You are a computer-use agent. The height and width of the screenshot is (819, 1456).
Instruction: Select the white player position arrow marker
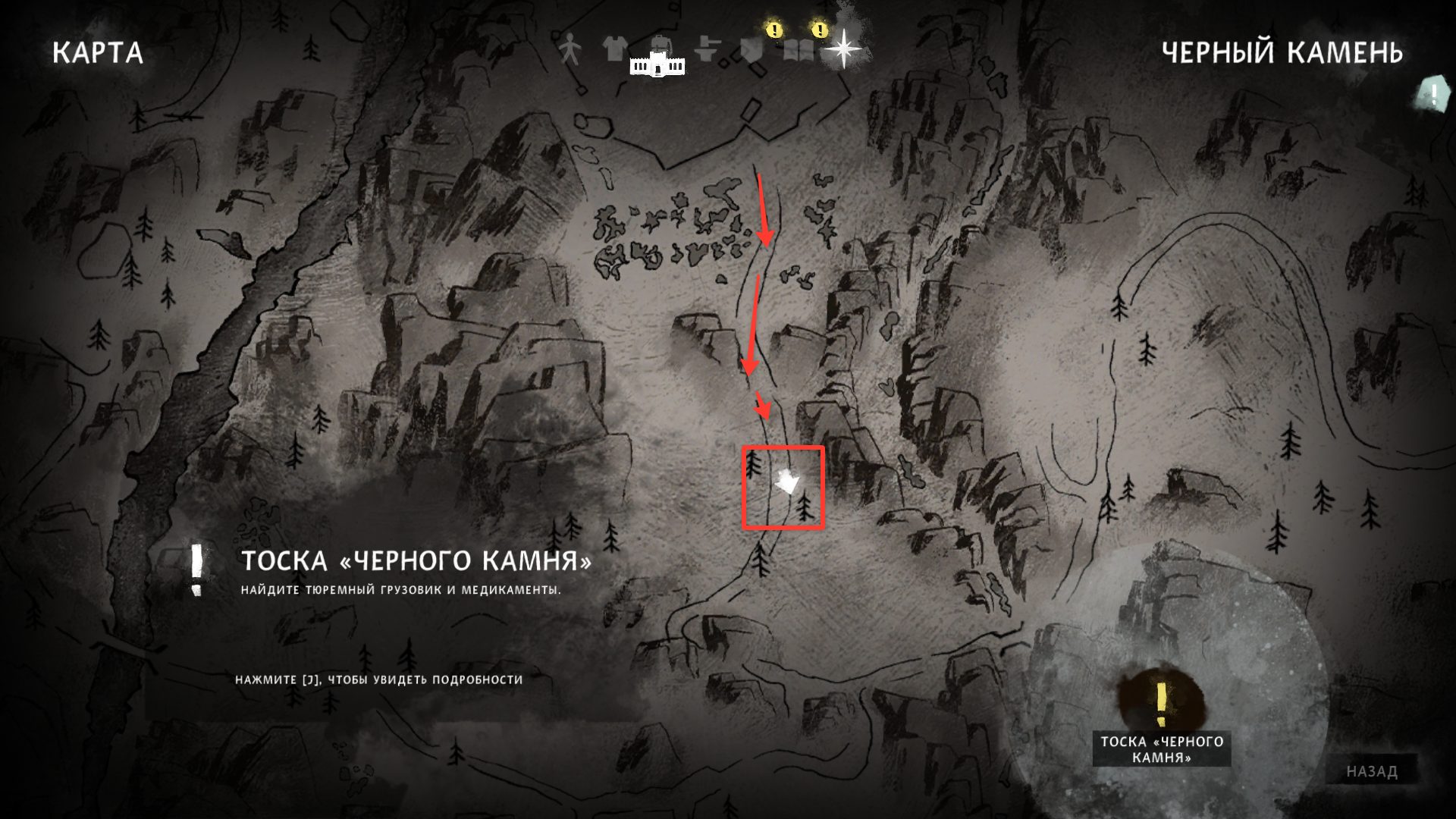pyautogui.click(x=787, y=481)
